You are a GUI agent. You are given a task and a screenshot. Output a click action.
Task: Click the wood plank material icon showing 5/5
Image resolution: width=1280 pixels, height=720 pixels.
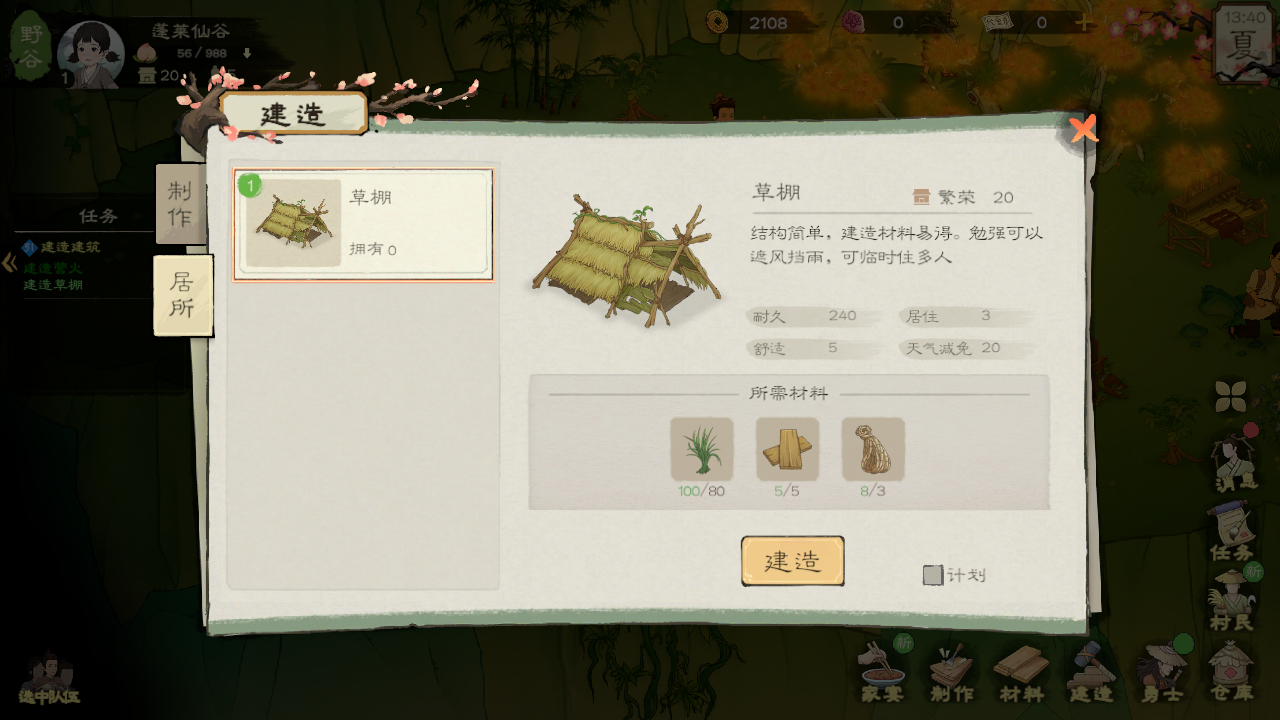pos(788,450)
